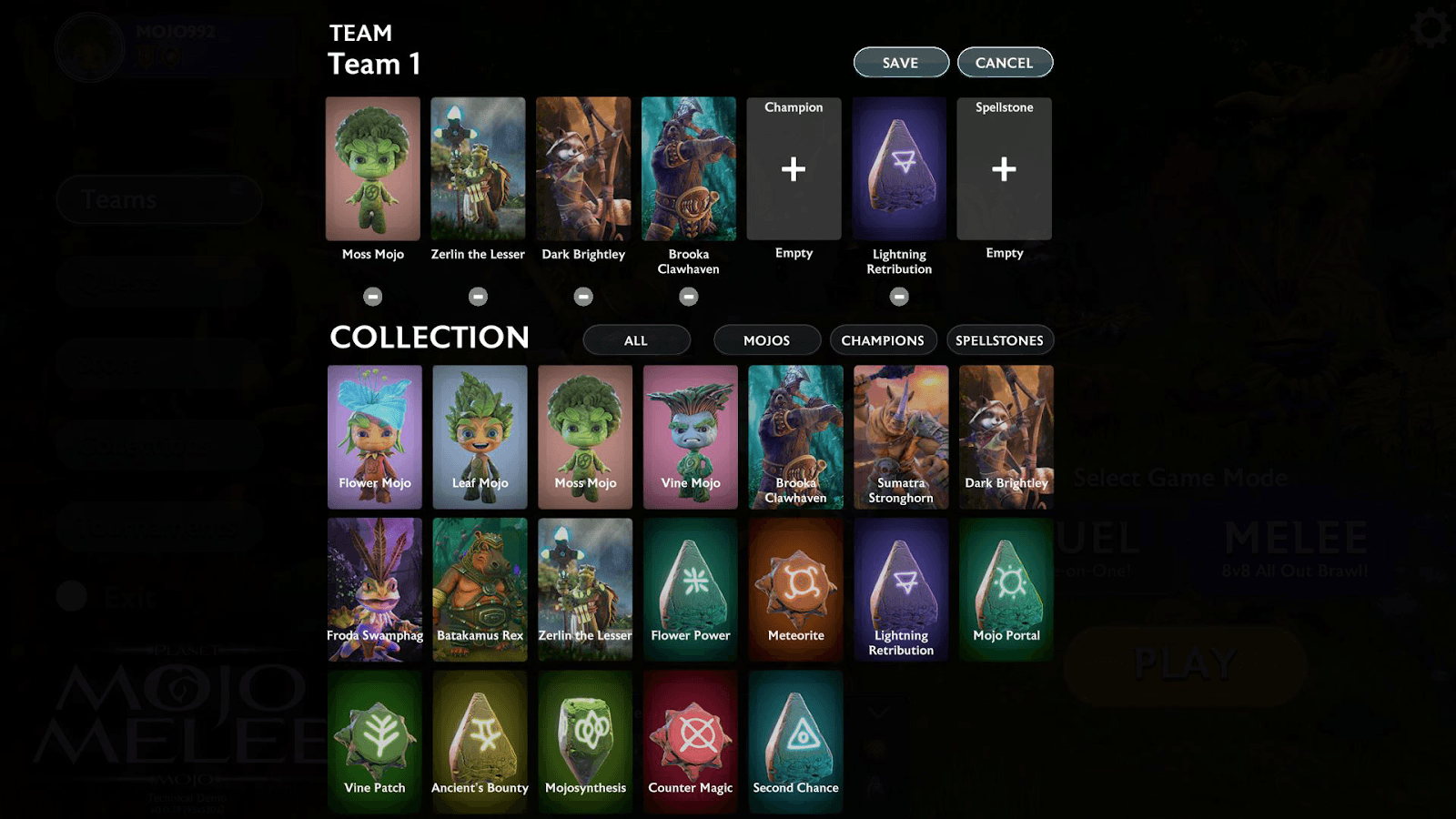
Task: Switch to the MOJOS filter tab
Action: pos(766,339)
